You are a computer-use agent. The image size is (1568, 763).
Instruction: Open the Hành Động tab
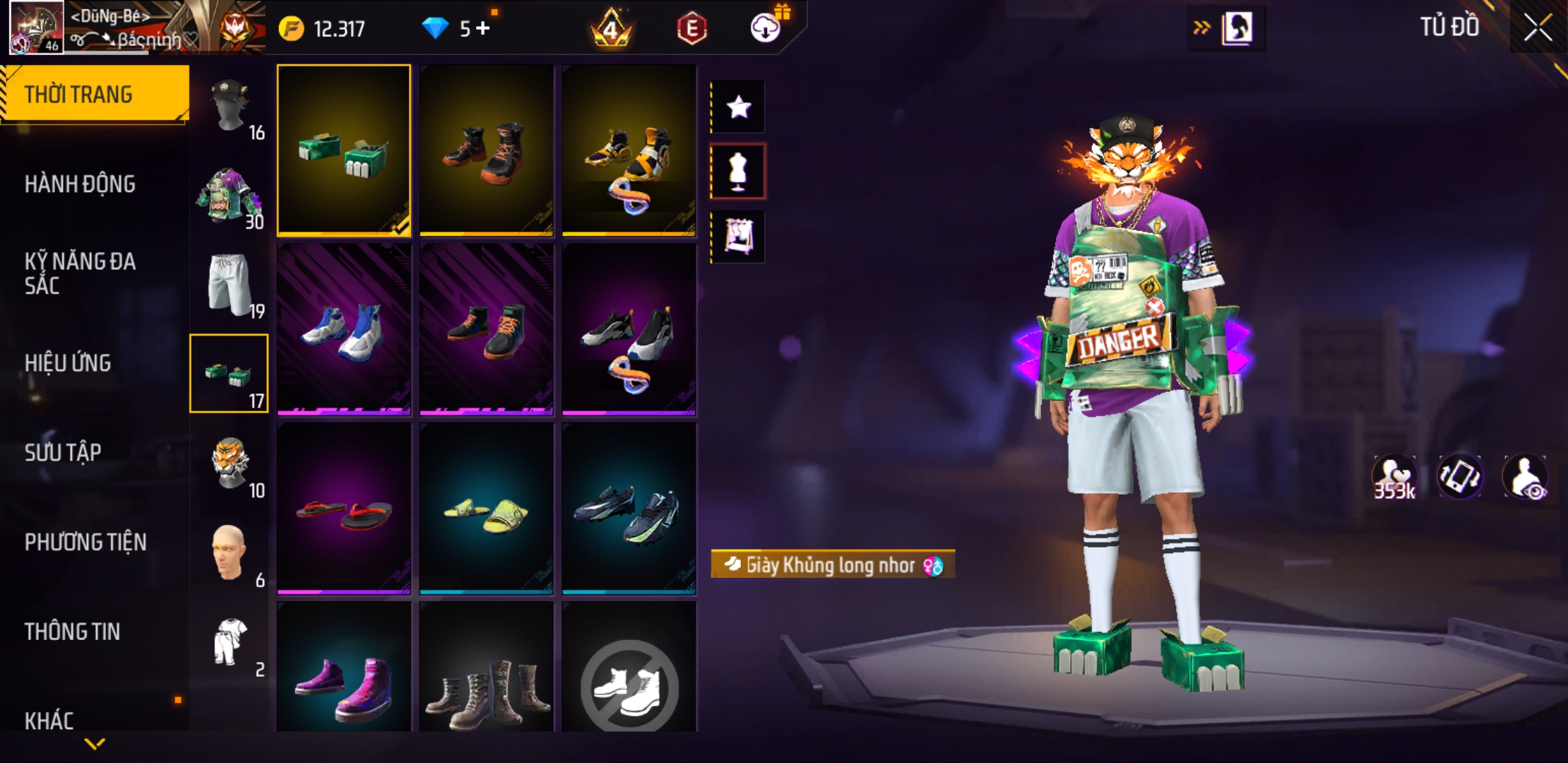[80, 184]
